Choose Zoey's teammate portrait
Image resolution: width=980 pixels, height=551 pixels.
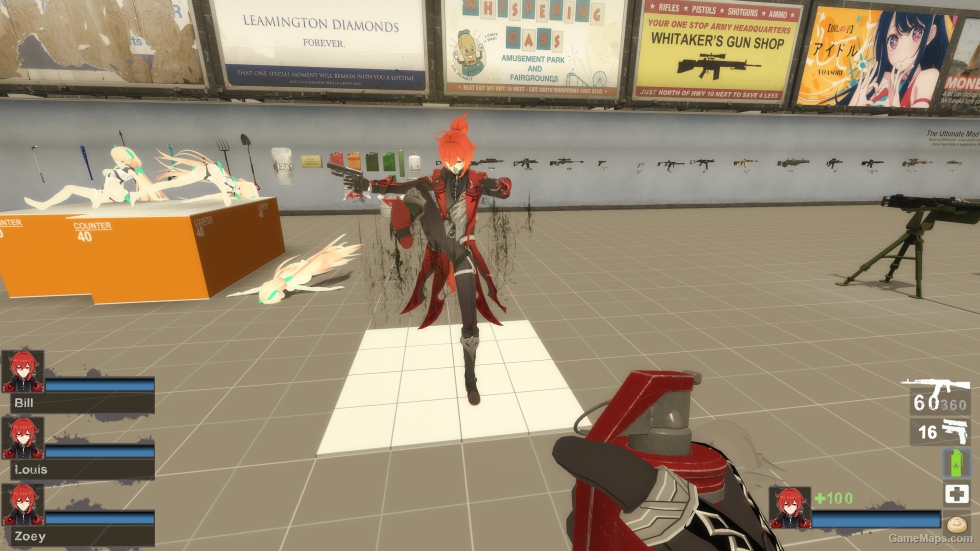point(23,505)
